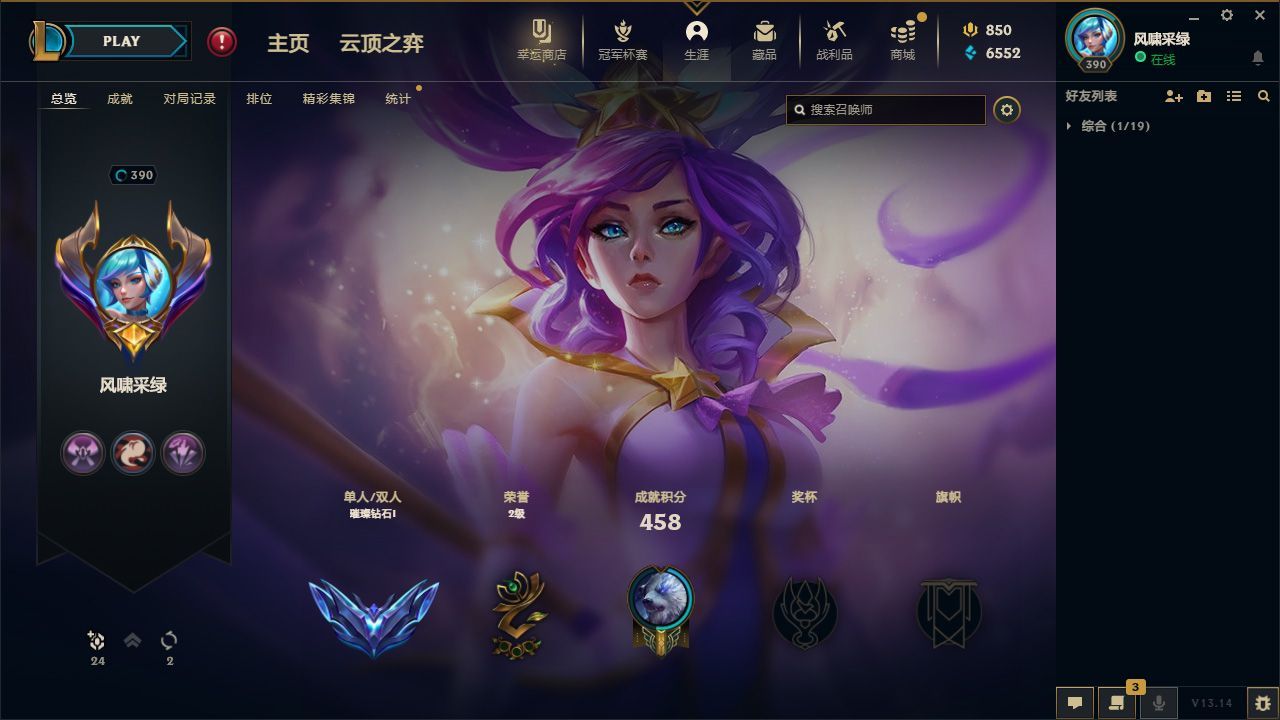Open the add friend dialog
Viewport: 1280px width, 720px height.
[1172, 96]
